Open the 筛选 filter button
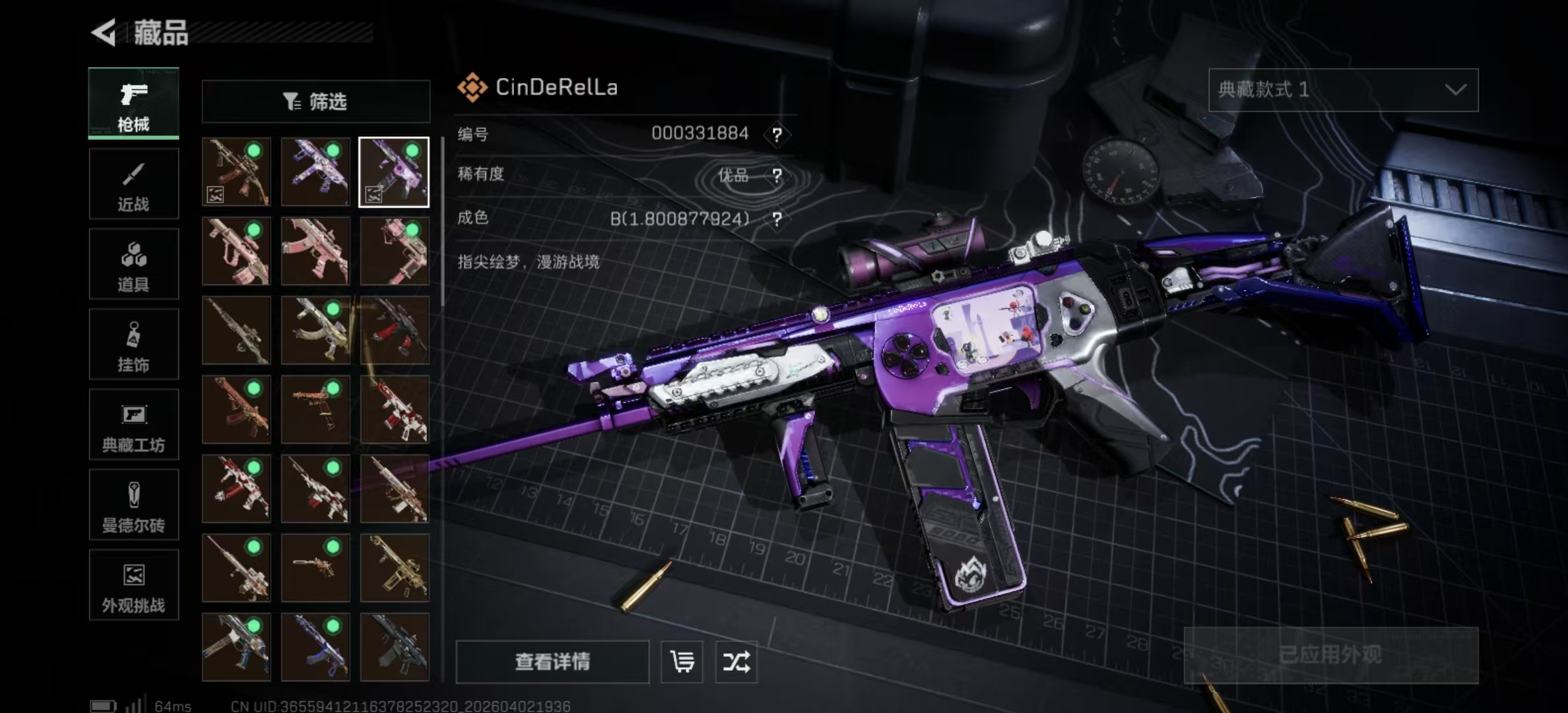The height and width of the screenshot is (713, 1568). tap(315, 102)
